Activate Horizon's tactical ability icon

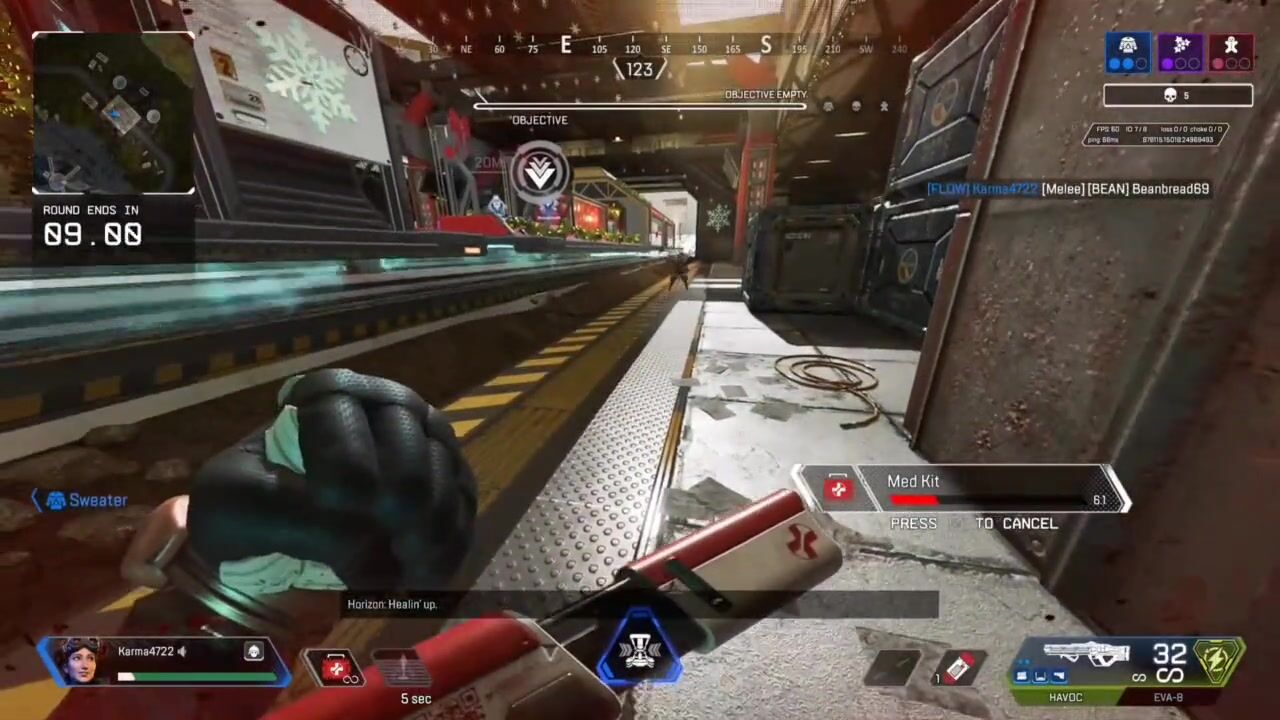402,667
